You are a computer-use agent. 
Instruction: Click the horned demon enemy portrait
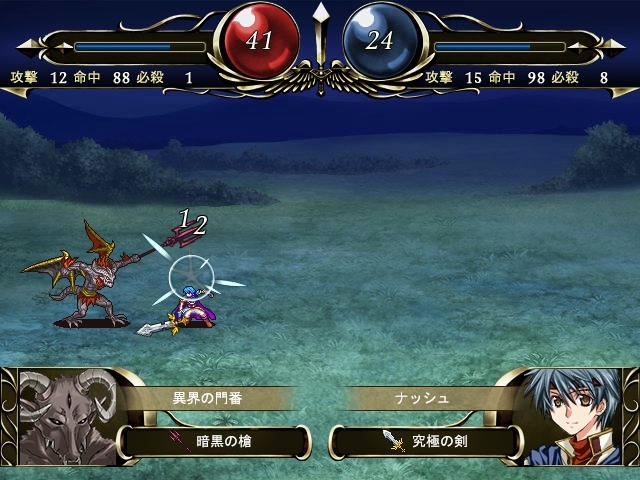[x=60, y=420]
